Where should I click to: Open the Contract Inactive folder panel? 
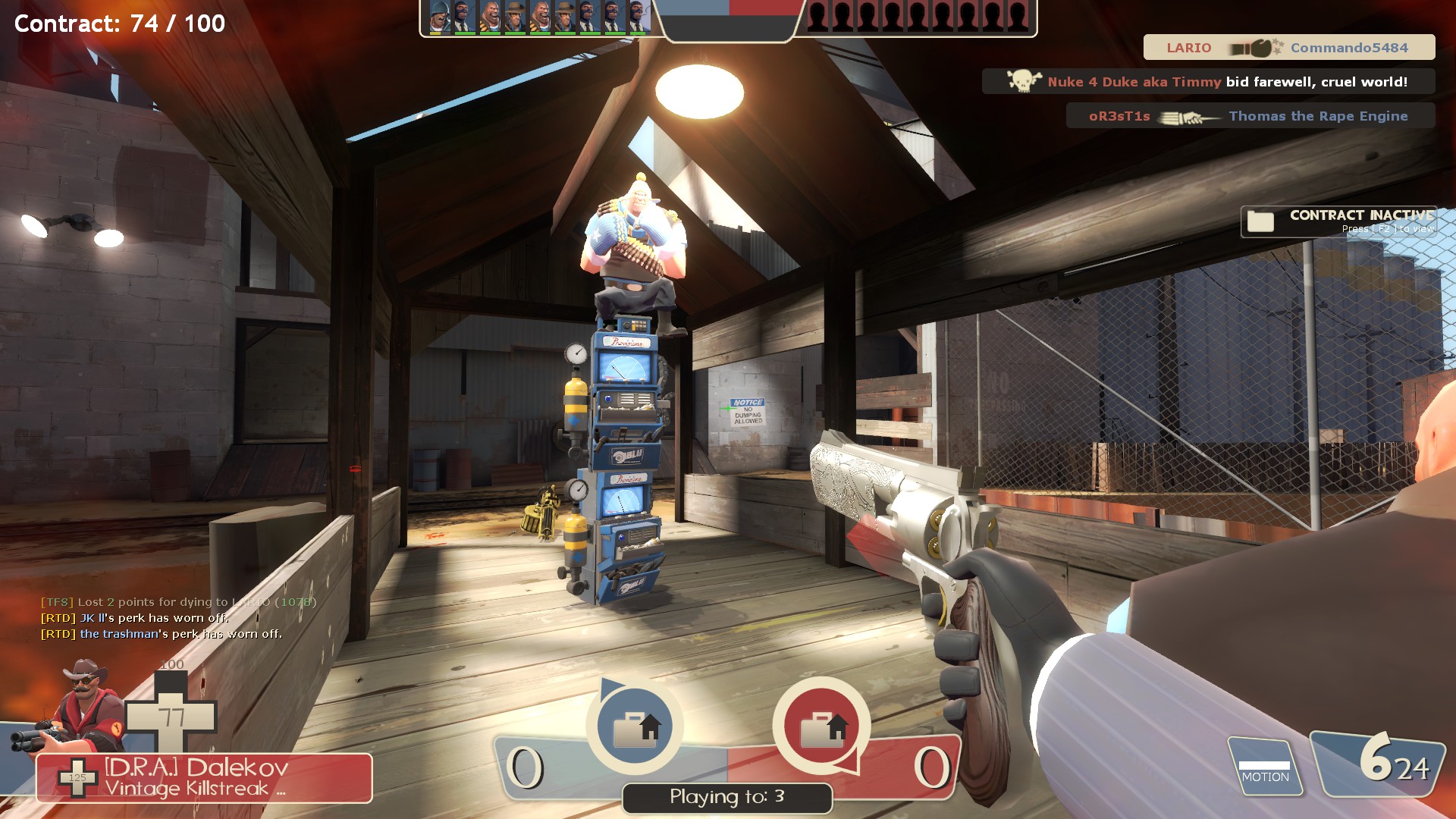pos(1338,221)
